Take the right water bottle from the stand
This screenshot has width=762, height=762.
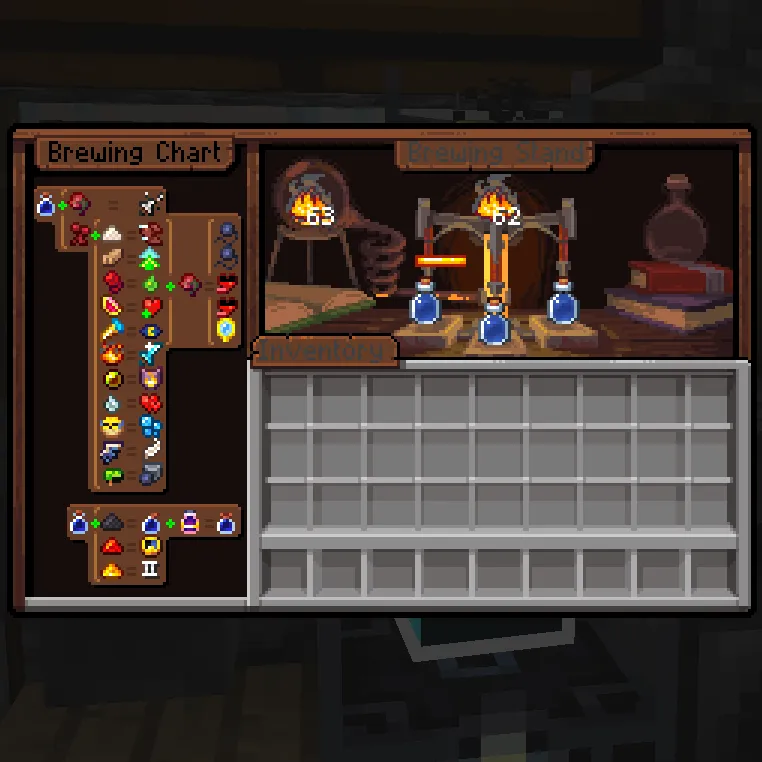(563, 305)
